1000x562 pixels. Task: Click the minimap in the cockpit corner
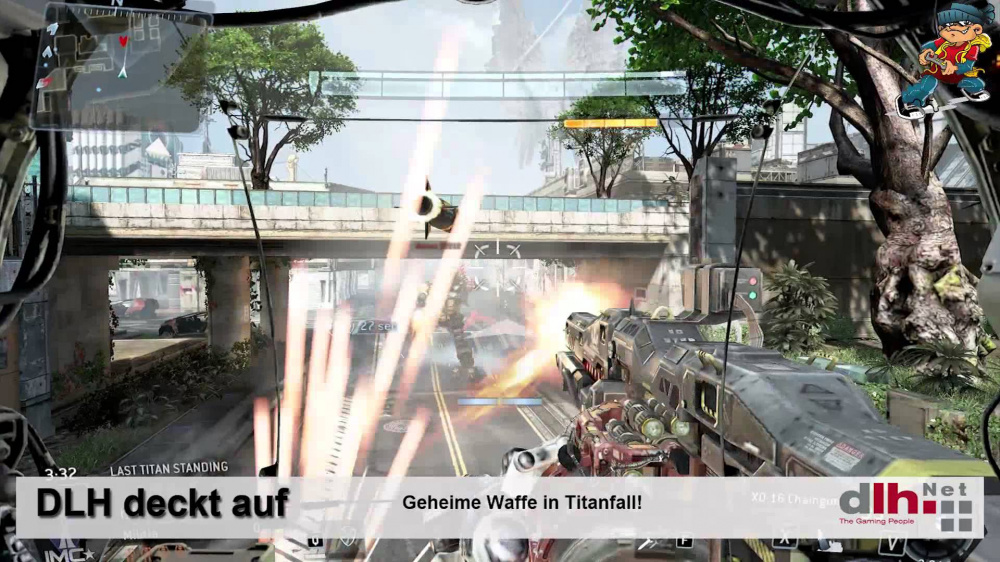click(117, 65)
